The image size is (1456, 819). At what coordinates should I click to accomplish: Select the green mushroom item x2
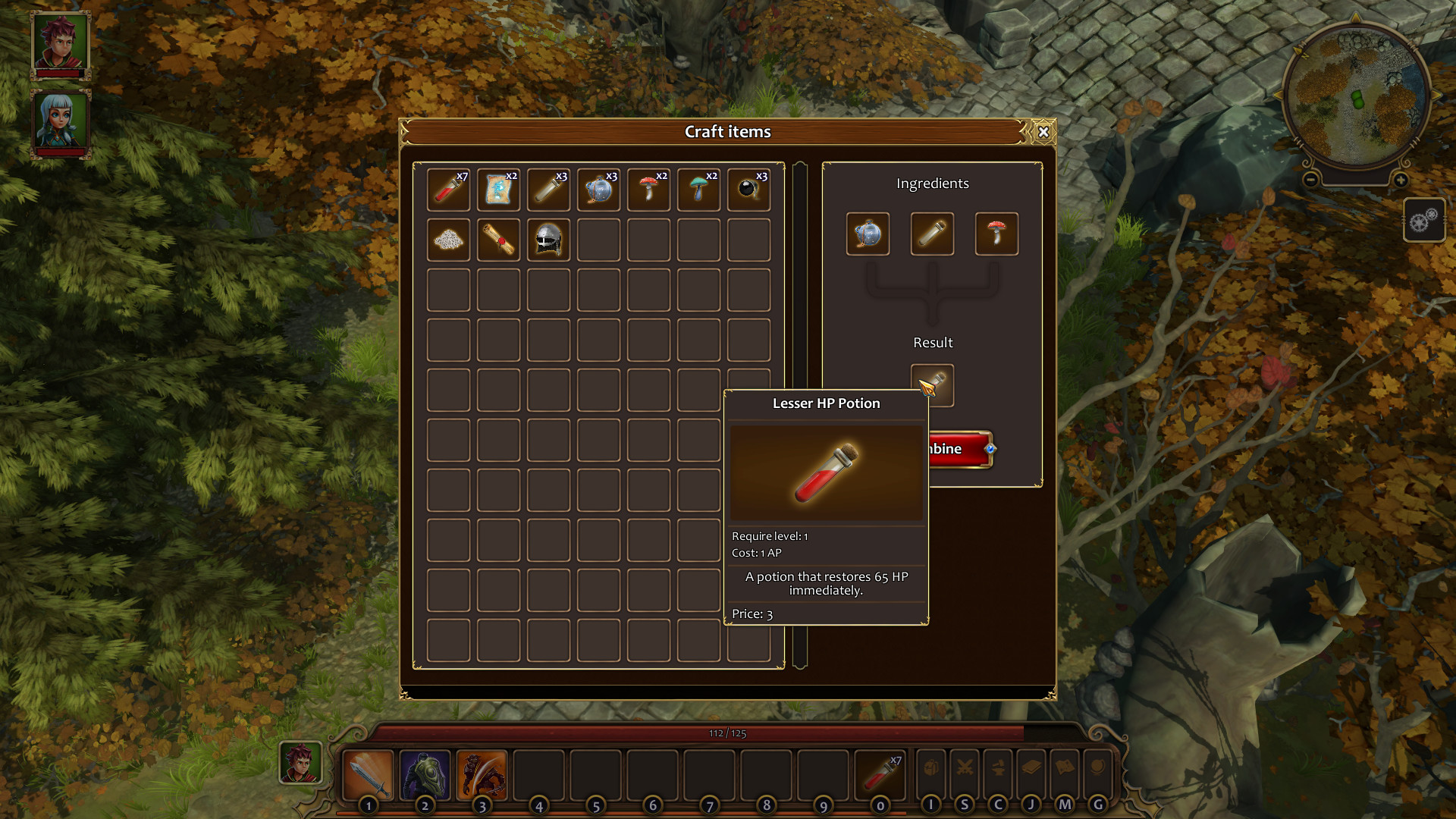click(698, 190)
